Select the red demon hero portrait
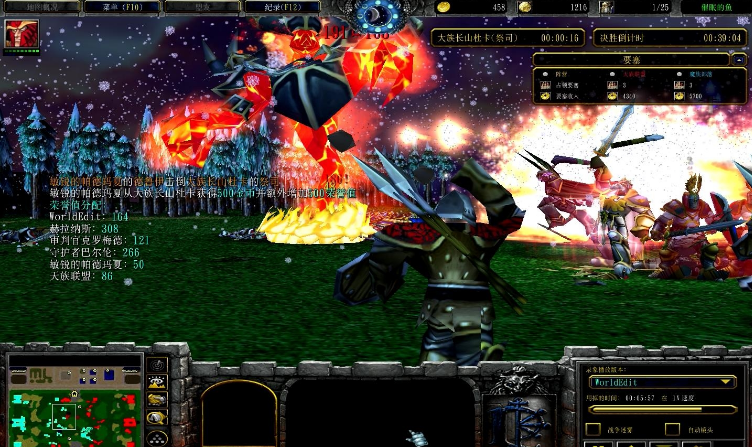The image size is (752, 447). (x=21, y=34)
